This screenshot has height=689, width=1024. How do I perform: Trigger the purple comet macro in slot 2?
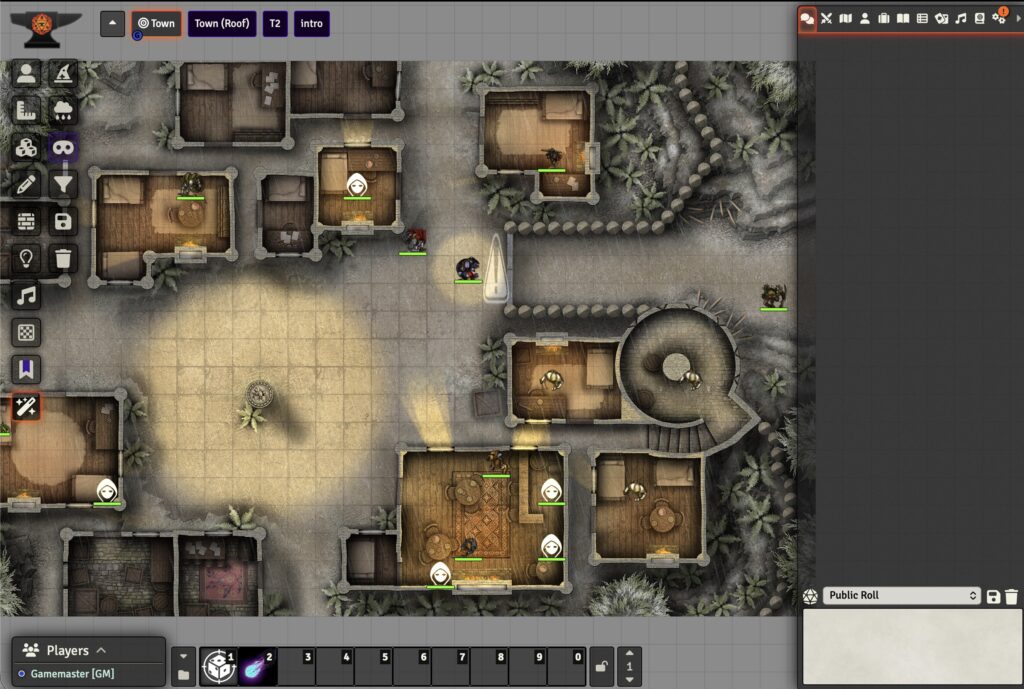pos(256,666)
